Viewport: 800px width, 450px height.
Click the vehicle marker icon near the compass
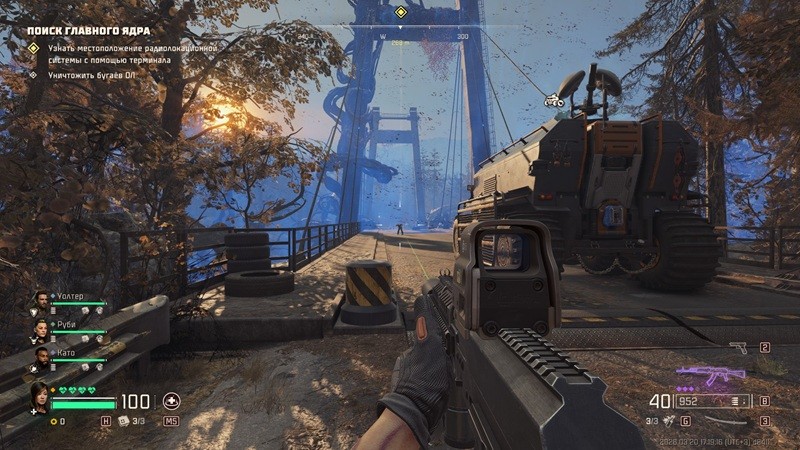click(x=552, y=99)
